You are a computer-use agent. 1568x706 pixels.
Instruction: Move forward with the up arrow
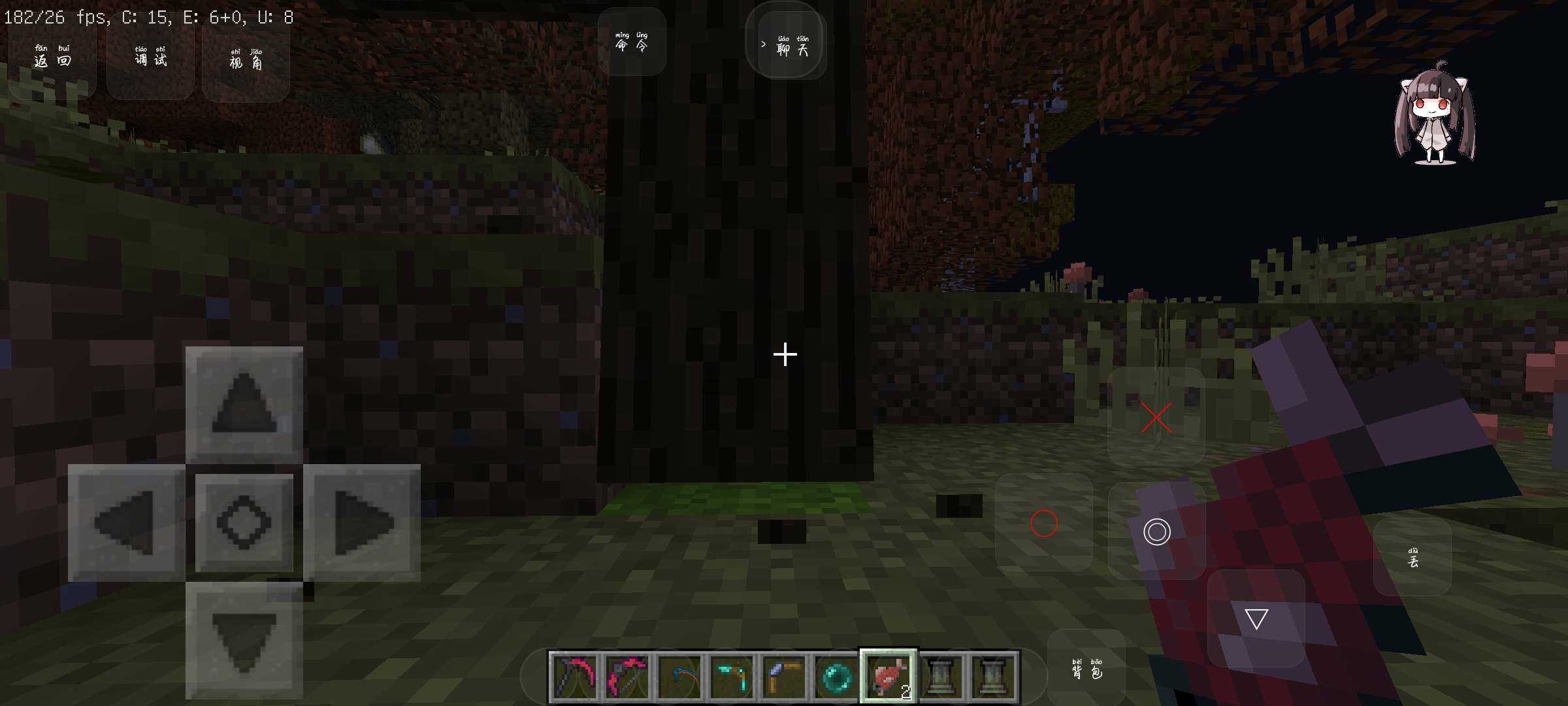pyautogui.click(x=244, y=403)
